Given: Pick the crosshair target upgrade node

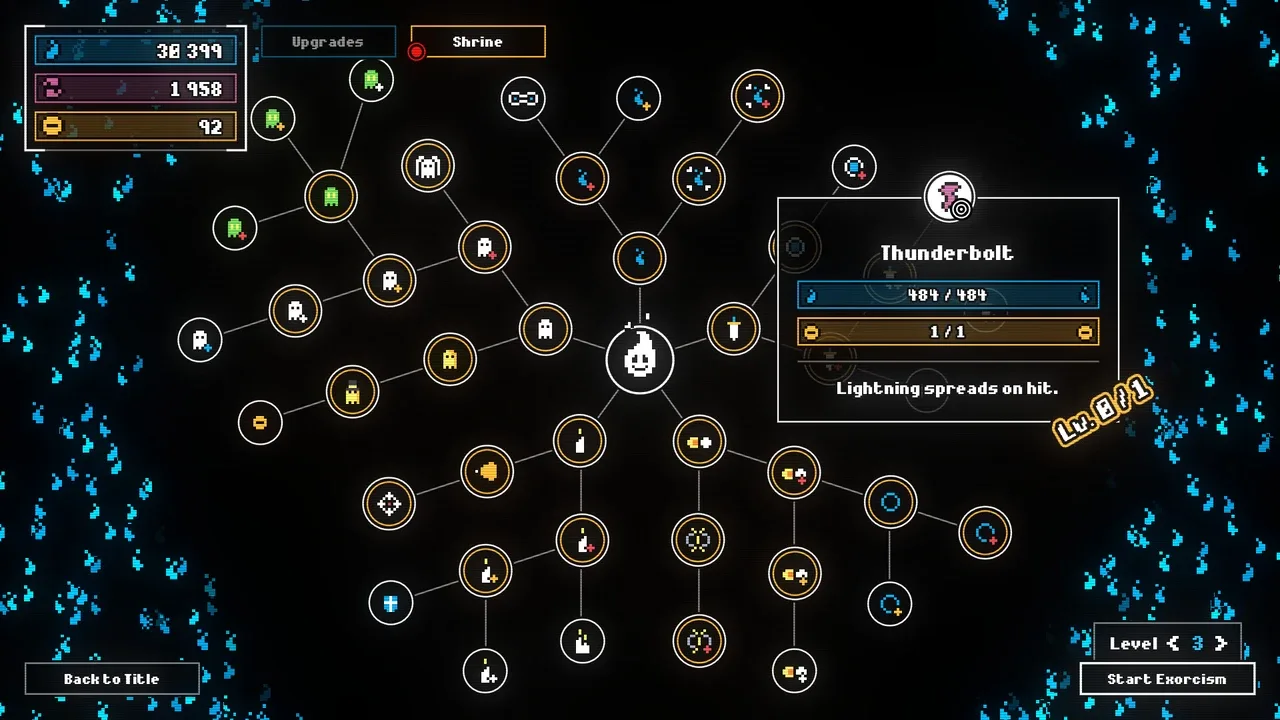Looking at the screenshot, I should pos(389,504).
